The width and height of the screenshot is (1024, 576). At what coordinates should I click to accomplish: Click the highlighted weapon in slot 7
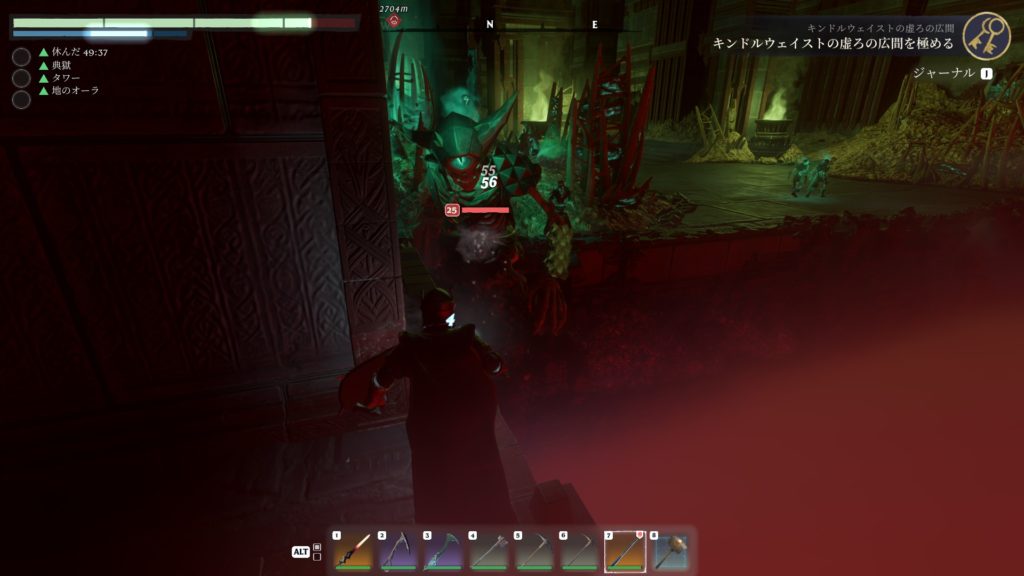(624, 551)
